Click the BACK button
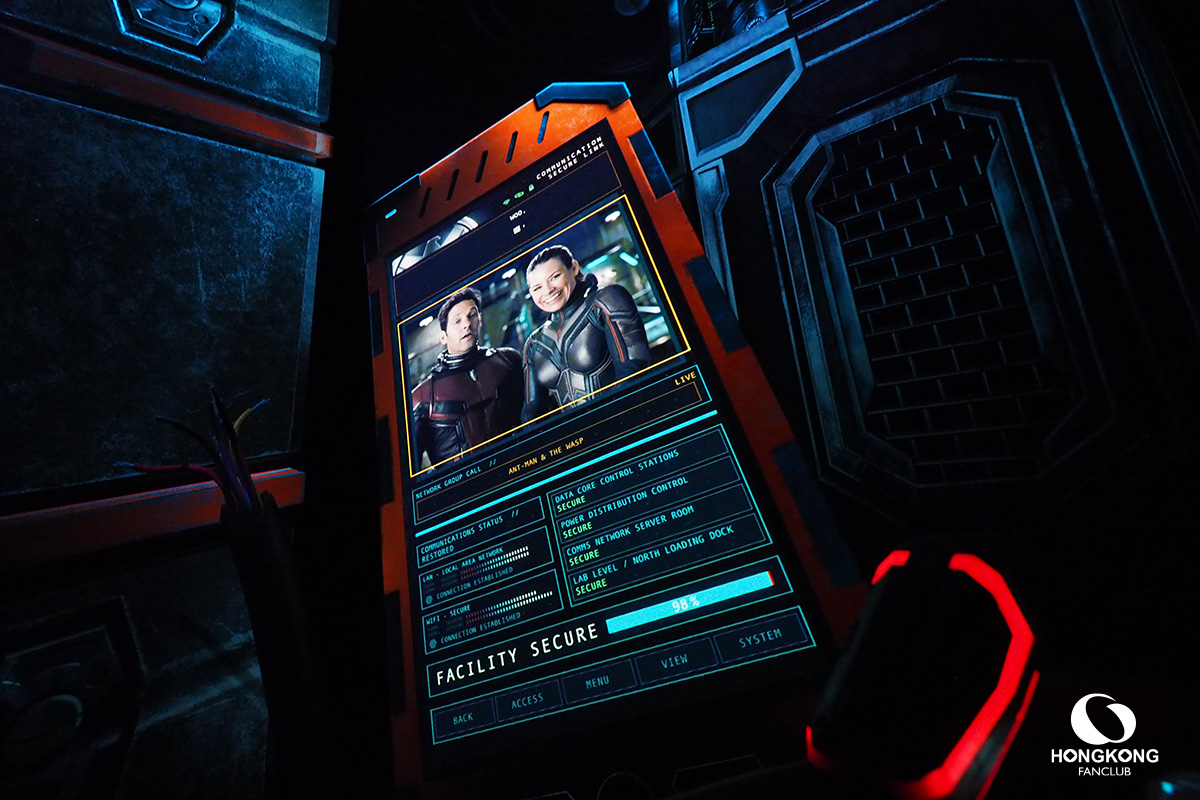The width and height of the screenshot is (1200, 800). point(463,716)
